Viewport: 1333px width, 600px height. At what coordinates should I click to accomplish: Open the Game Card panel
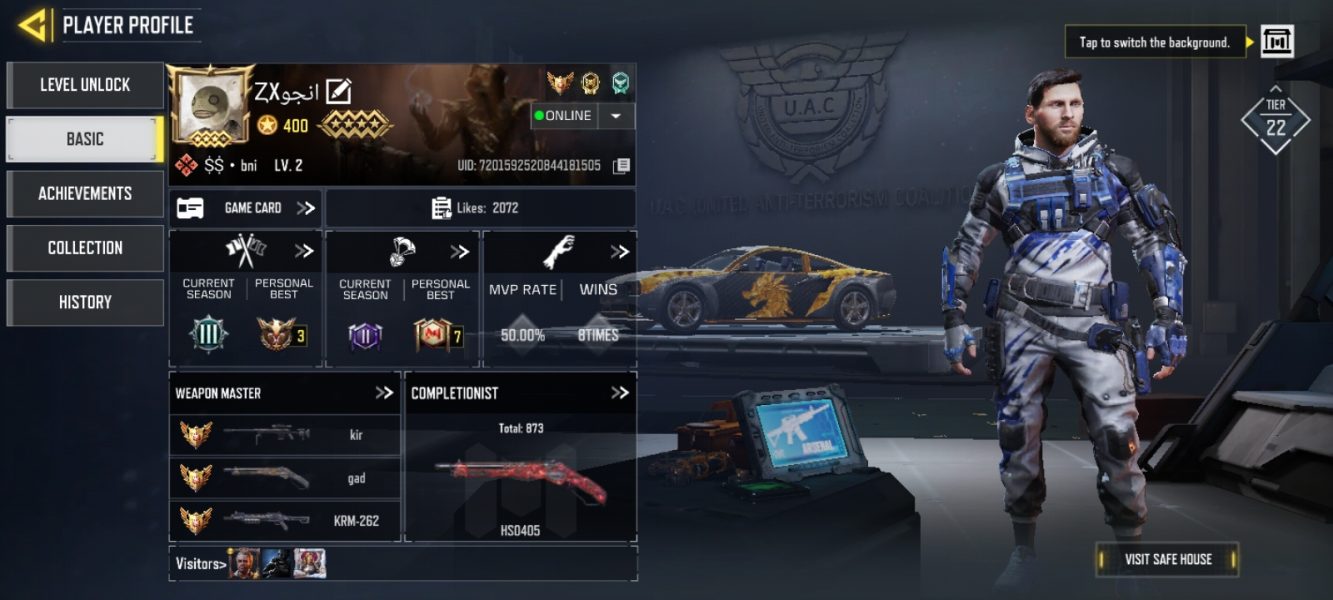tap(245, 208)
